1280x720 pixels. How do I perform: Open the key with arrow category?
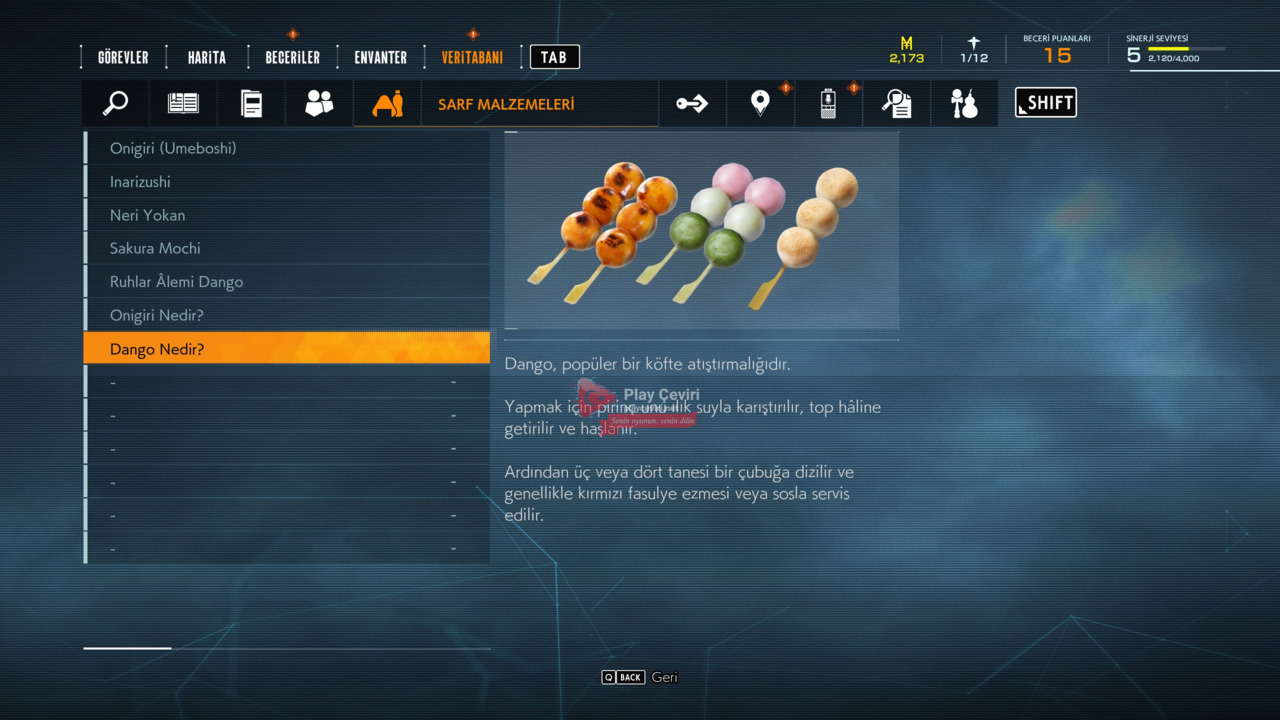click(692, 103)
